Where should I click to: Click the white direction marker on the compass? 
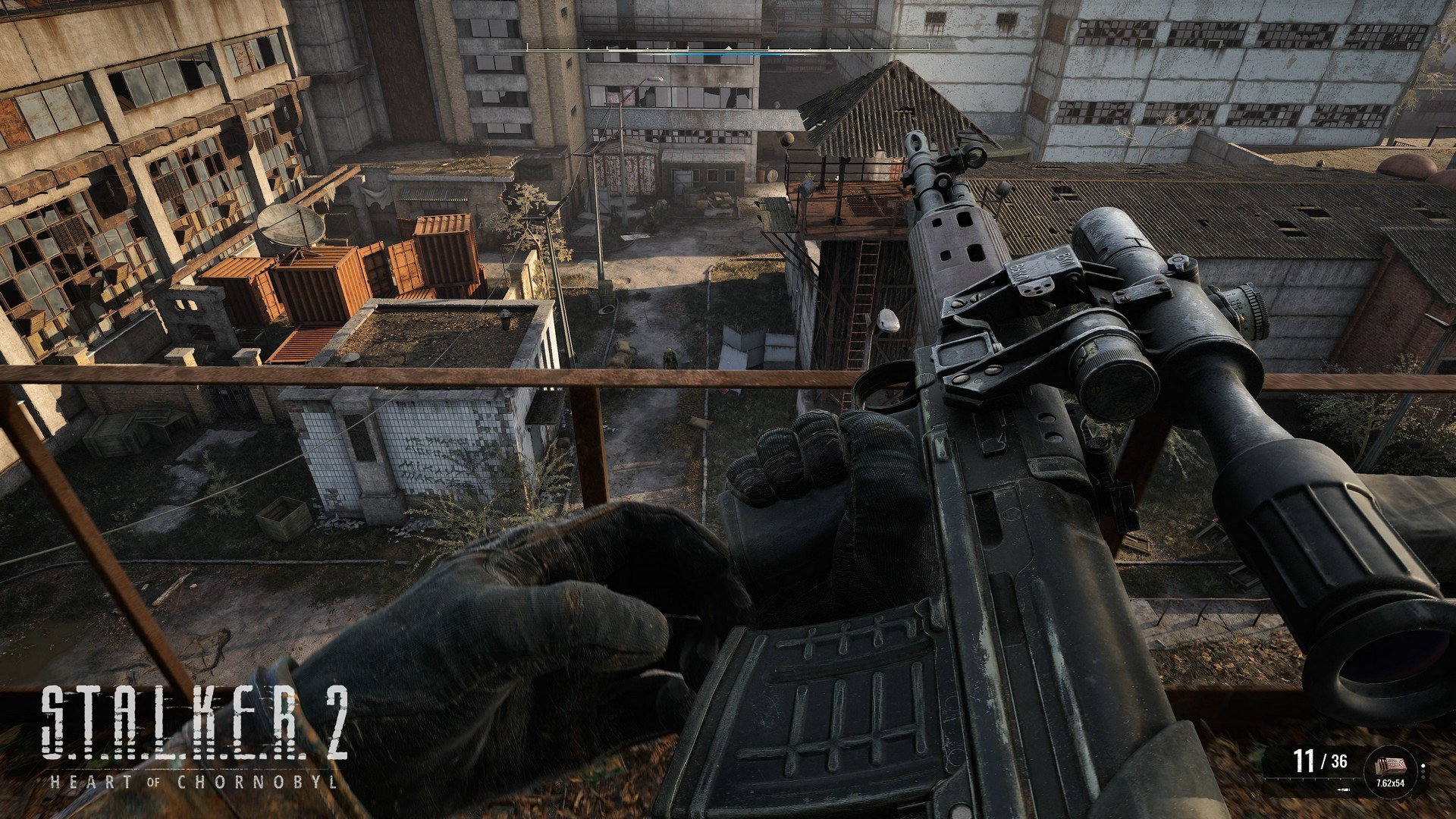(x=729, y=48)
